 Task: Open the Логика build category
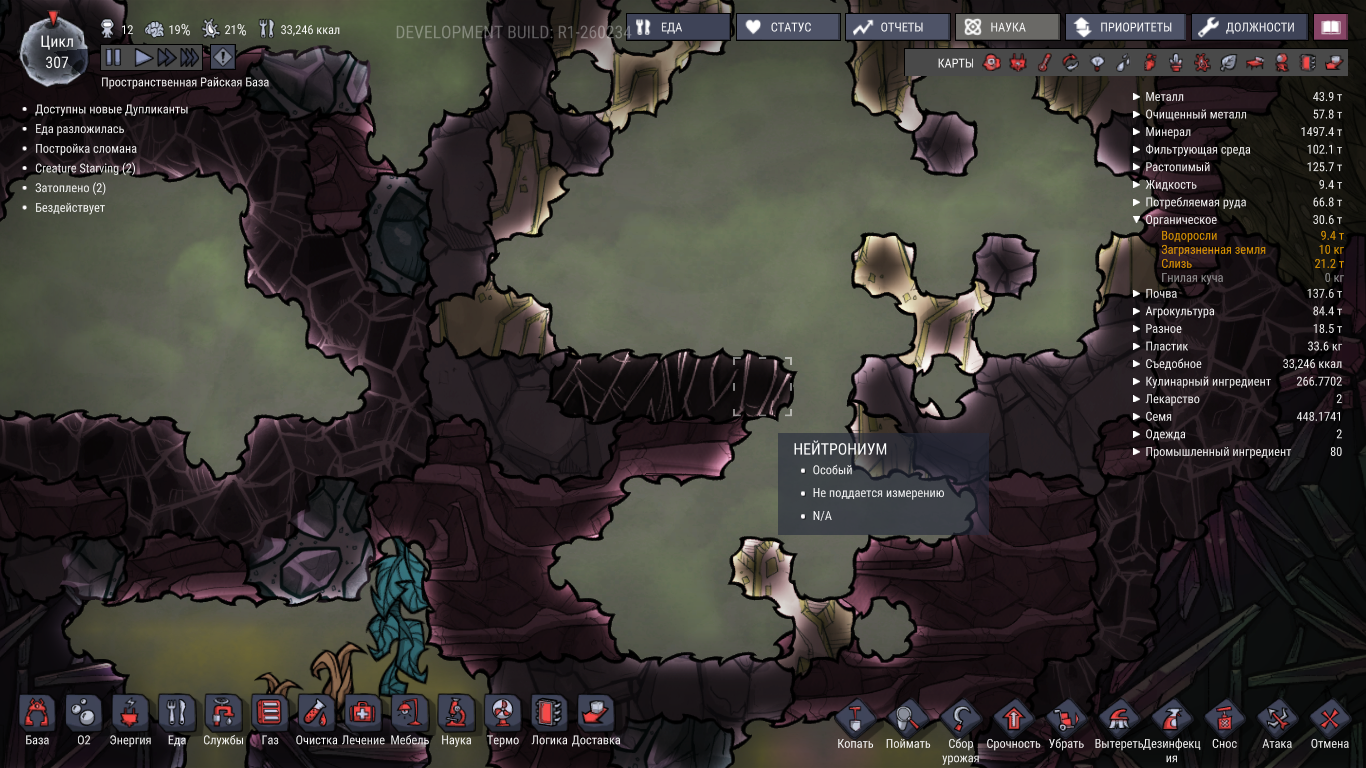(549, 720)
